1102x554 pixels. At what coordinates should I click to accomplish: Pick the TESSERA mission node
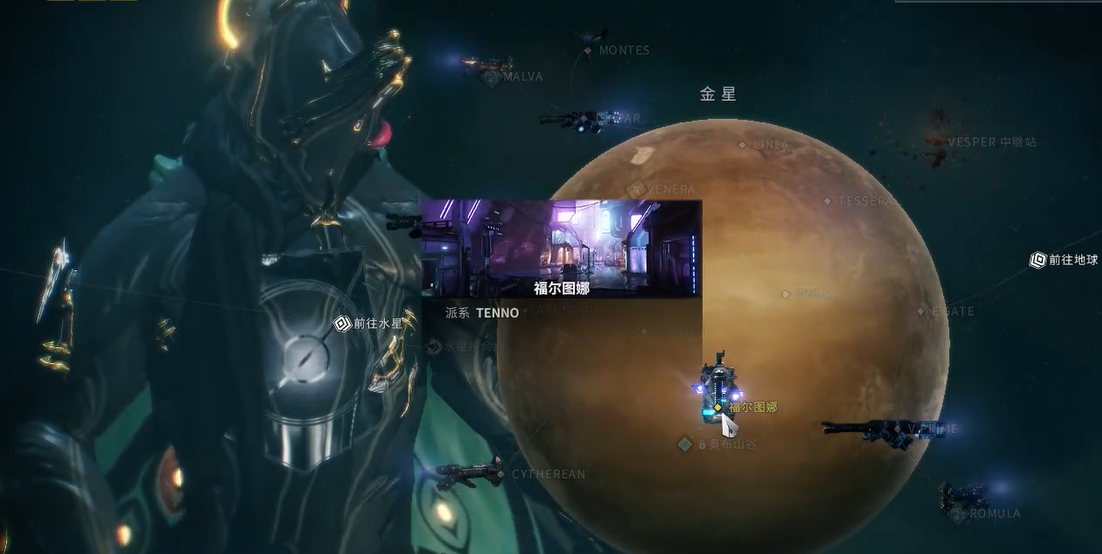click(x=828, y=201)
